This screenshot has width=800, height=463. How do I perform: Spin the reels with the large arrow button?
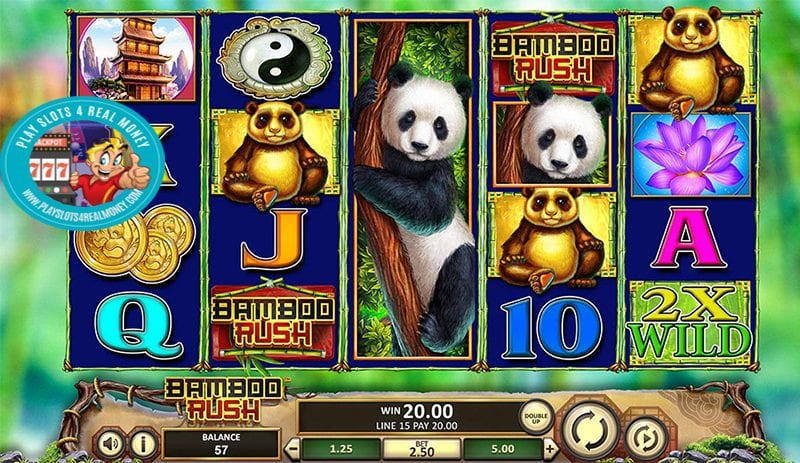coord(590,430)
